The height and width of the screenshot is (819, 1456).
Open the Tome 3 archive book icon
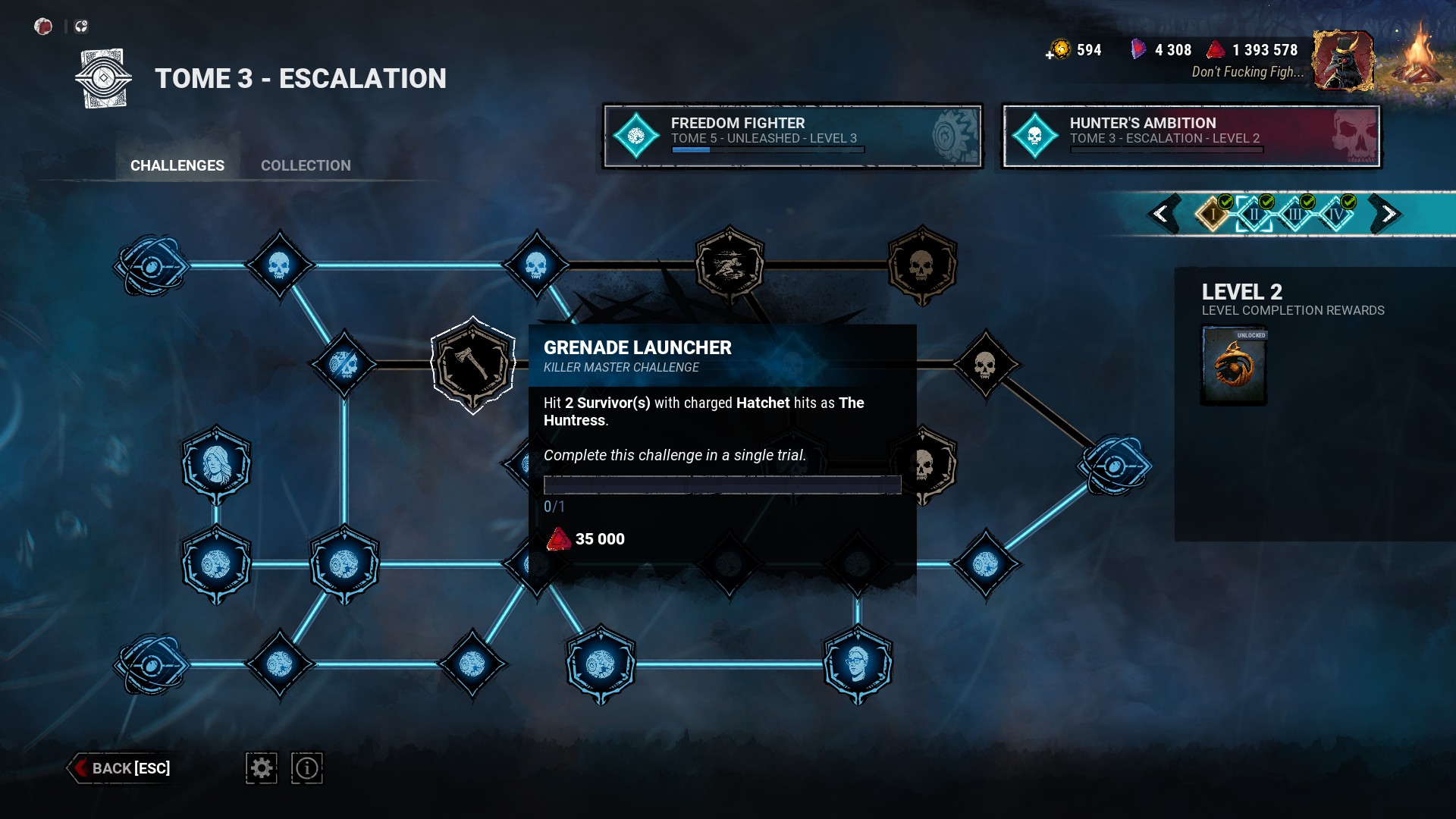[x=104, y=78]
